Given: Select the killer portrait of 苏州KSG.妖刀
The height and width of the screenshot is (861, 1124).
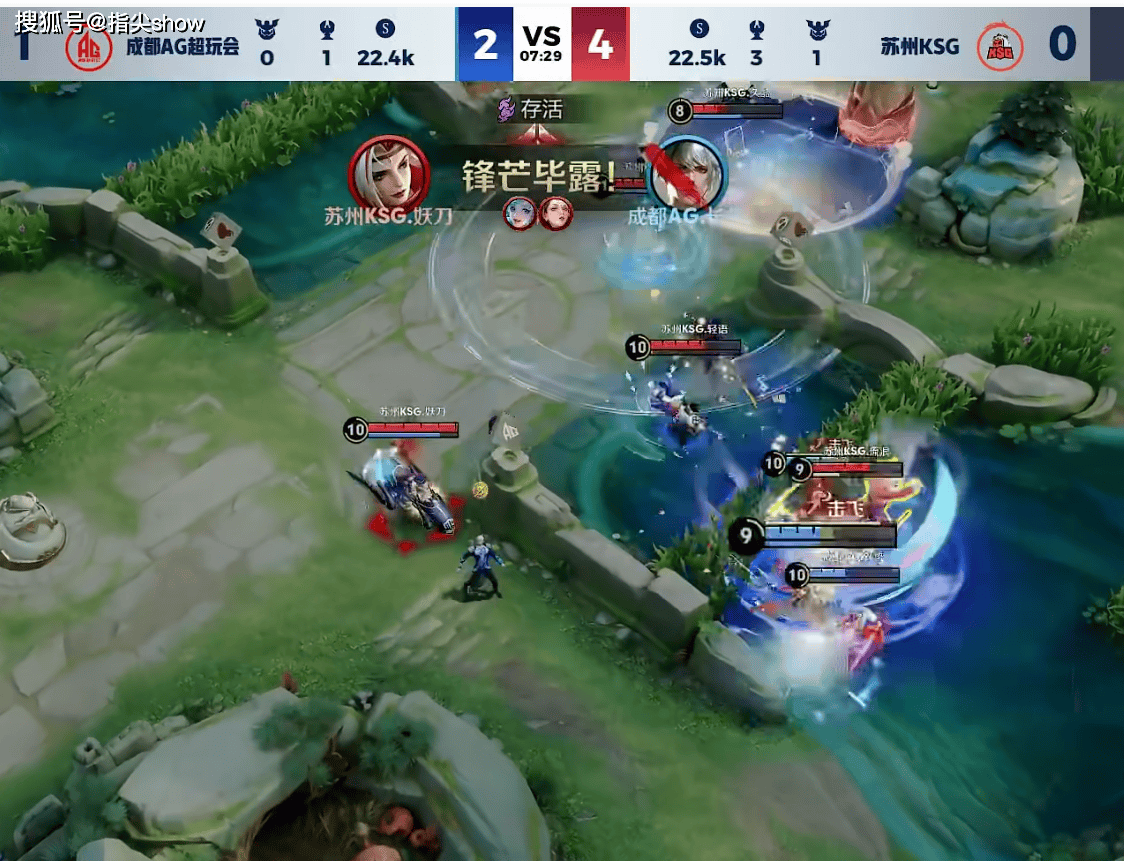Looking at the screenshot, I should (x=389, y=174).
